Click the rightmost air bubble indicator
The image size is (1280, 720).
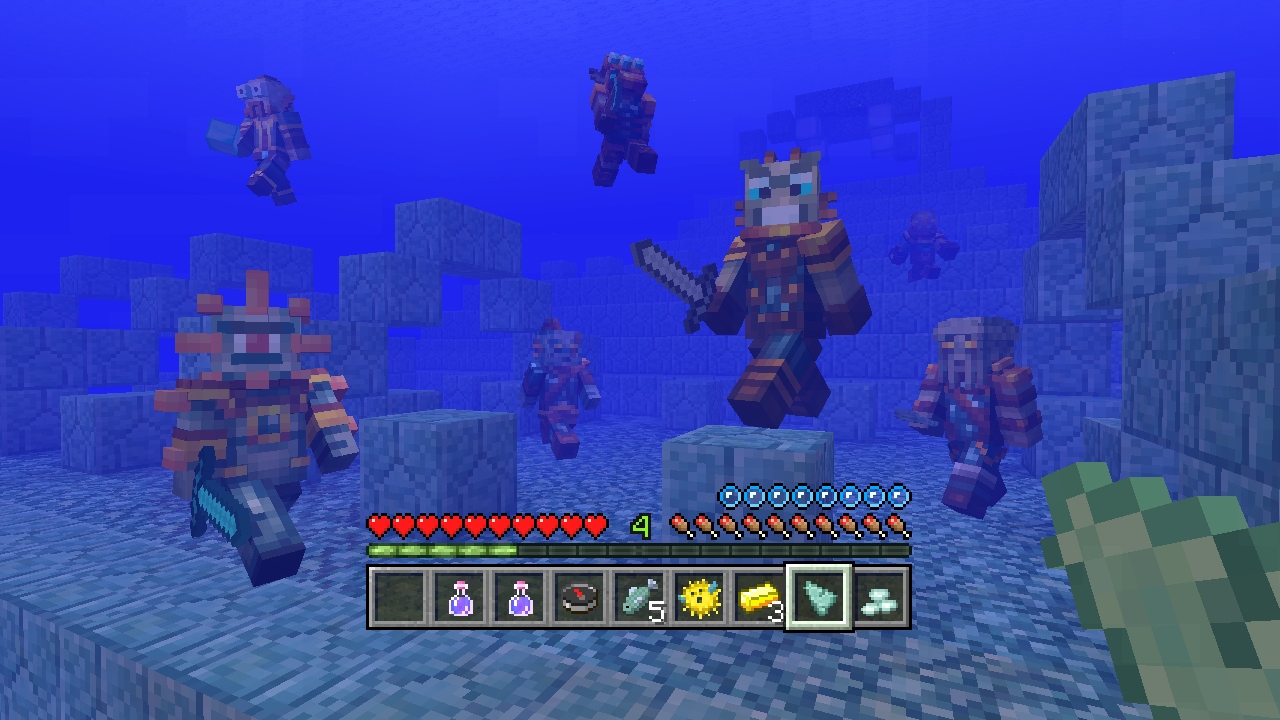(899, 493)
